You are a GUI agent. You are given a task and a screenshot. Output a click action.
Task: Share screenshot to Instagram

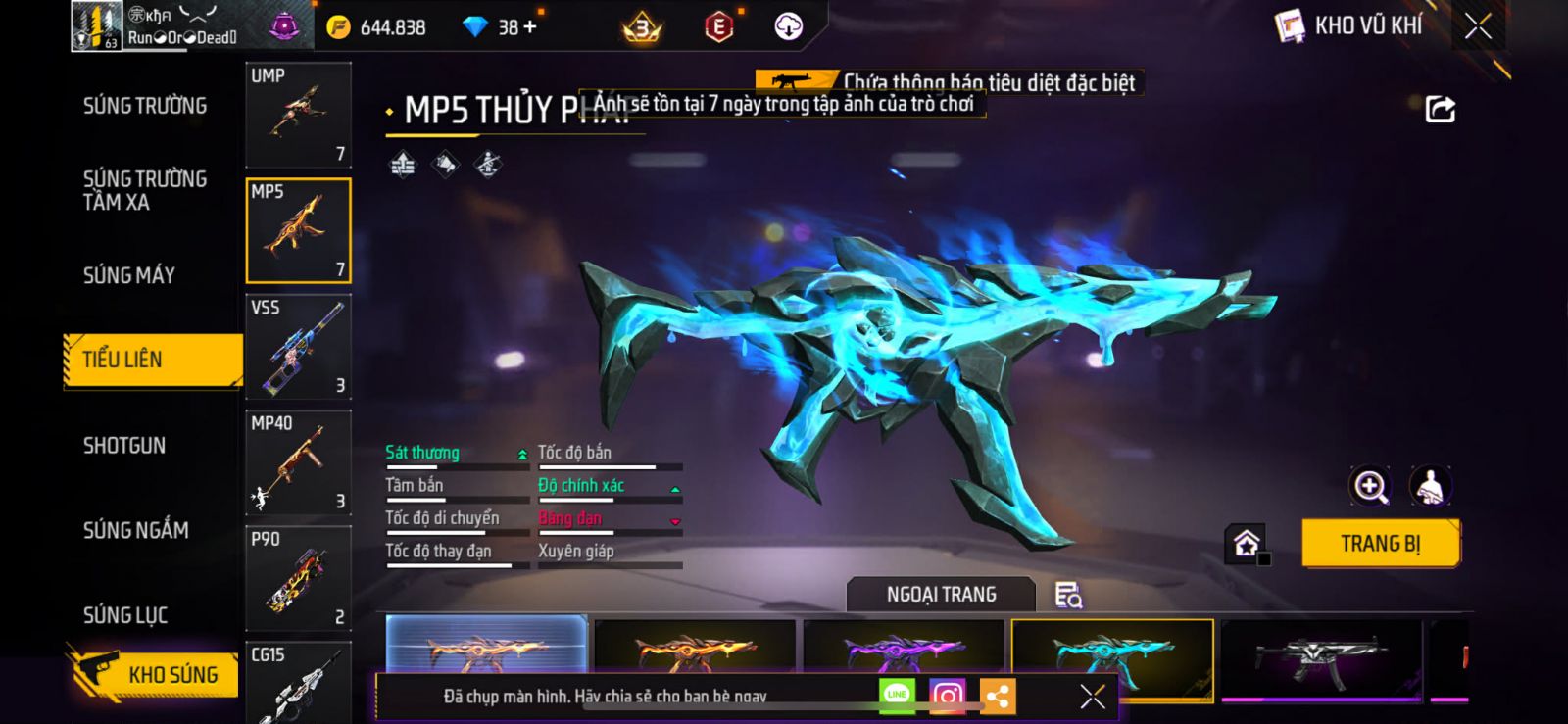(x=947, y=696)
